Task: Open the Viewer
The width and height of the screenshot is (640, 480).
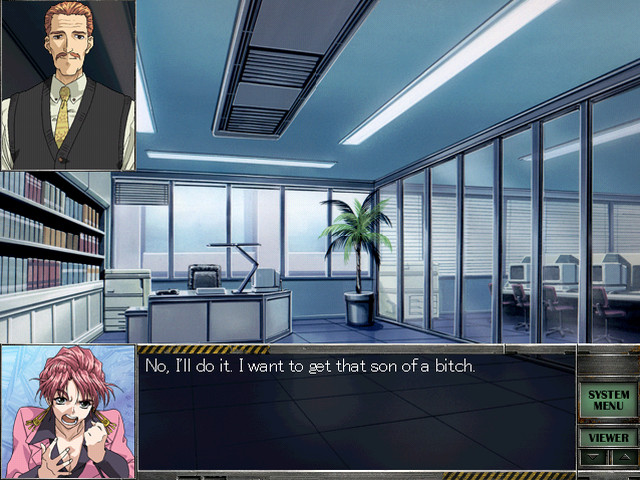Action: tap(608, 437)
